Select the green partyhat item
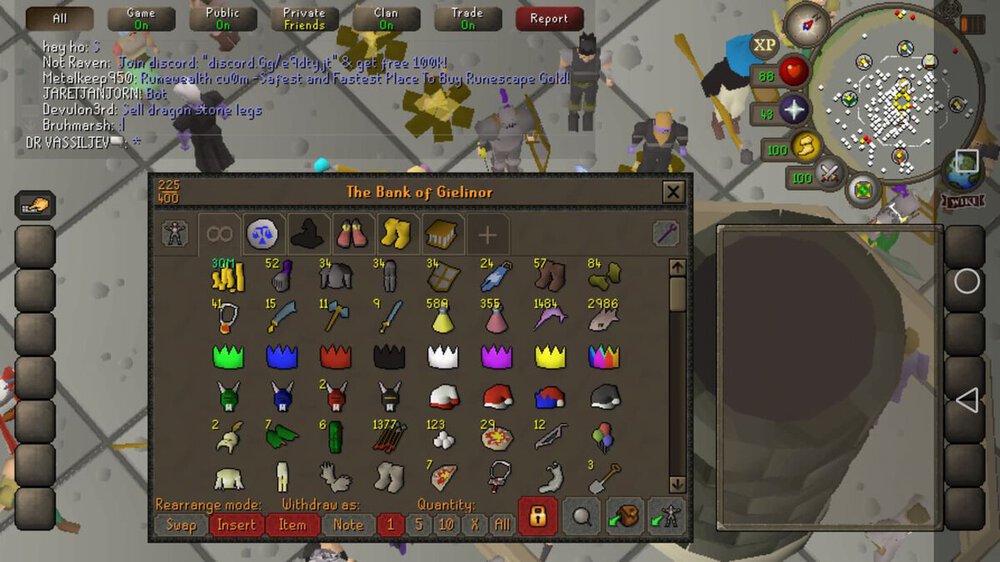The width and height of the screenshot is (1000, 562). pos(229,356)
